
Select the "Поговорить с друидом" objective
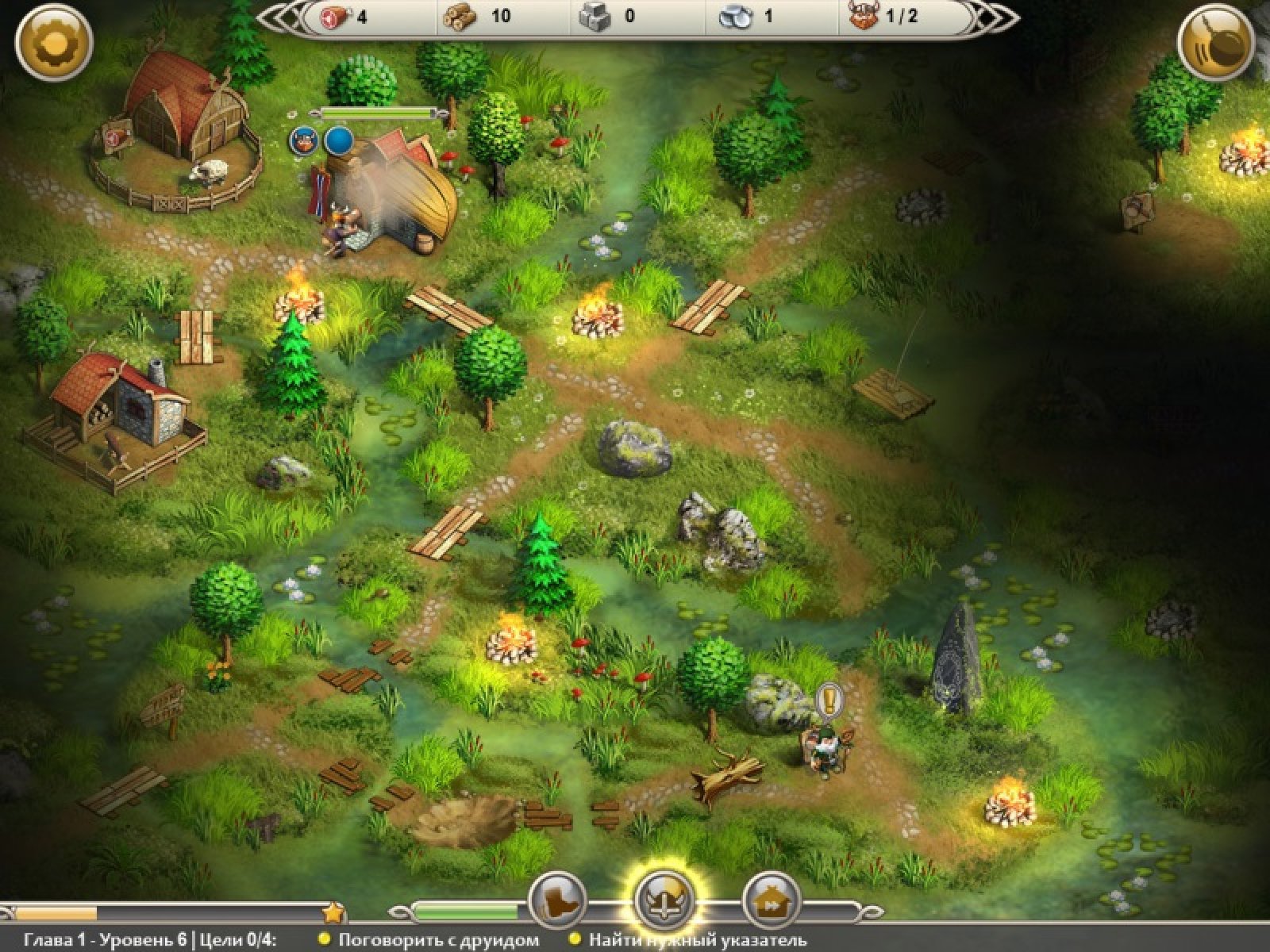pyautogui.click(x=437, y=941)
